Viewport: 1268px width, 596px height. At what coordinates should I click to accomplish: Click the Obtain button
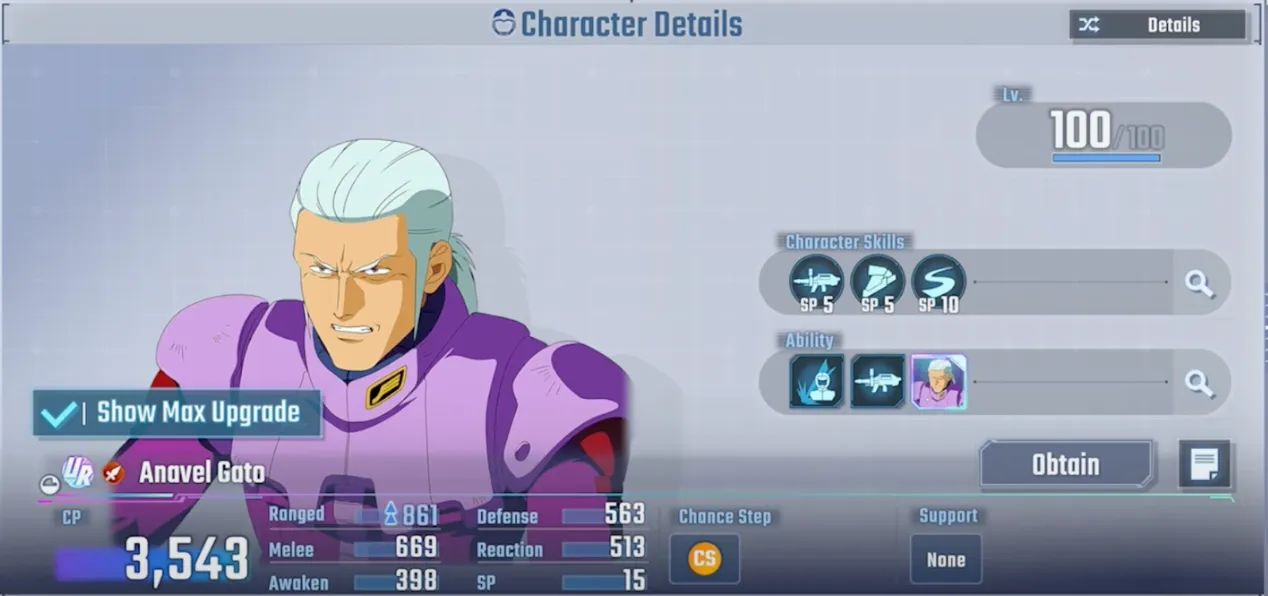tap(1066, 465)
